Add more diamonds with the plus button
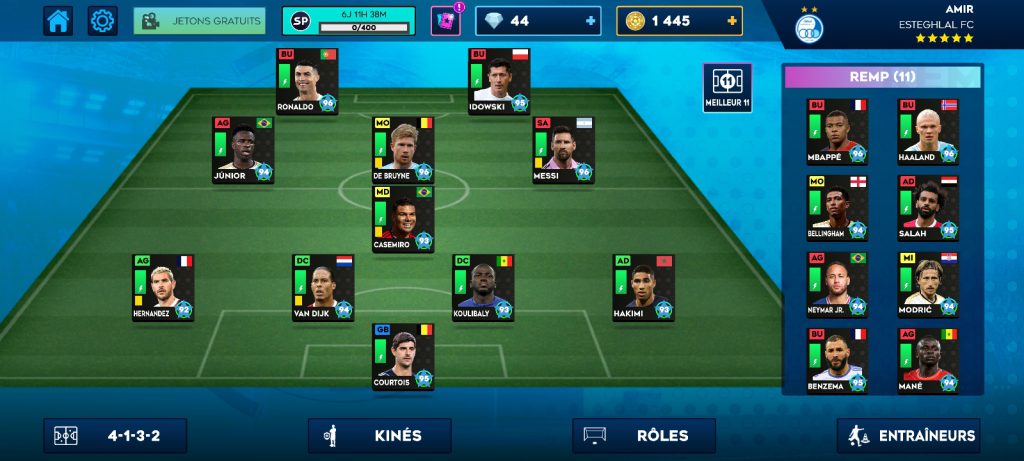This screenshot has width=1024, height=461. coord(591,21)
